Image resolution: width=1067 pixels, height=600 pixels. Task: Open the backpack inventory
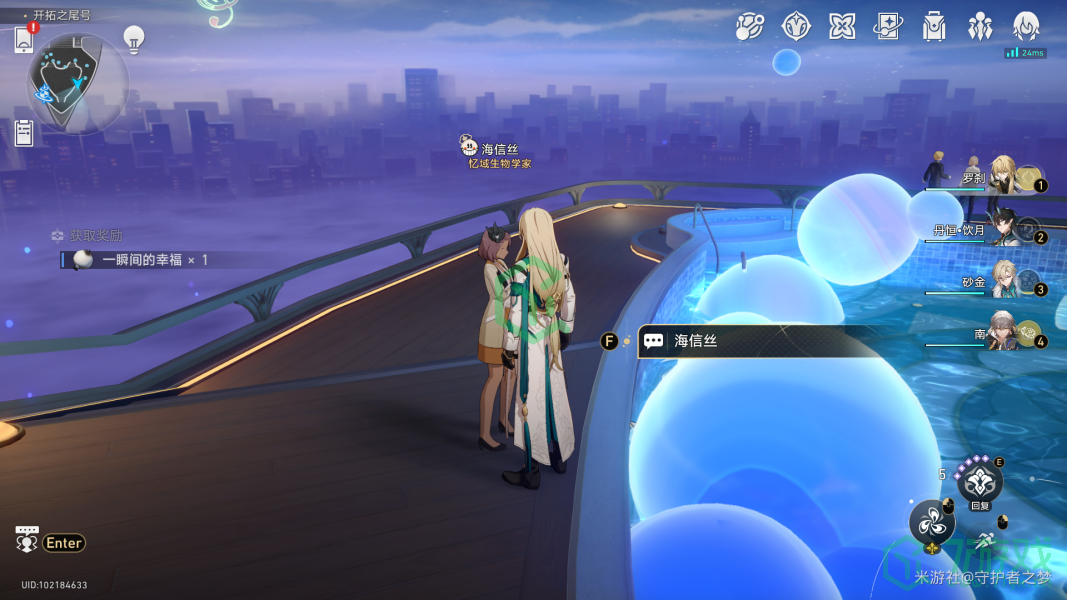click(934, 27)
